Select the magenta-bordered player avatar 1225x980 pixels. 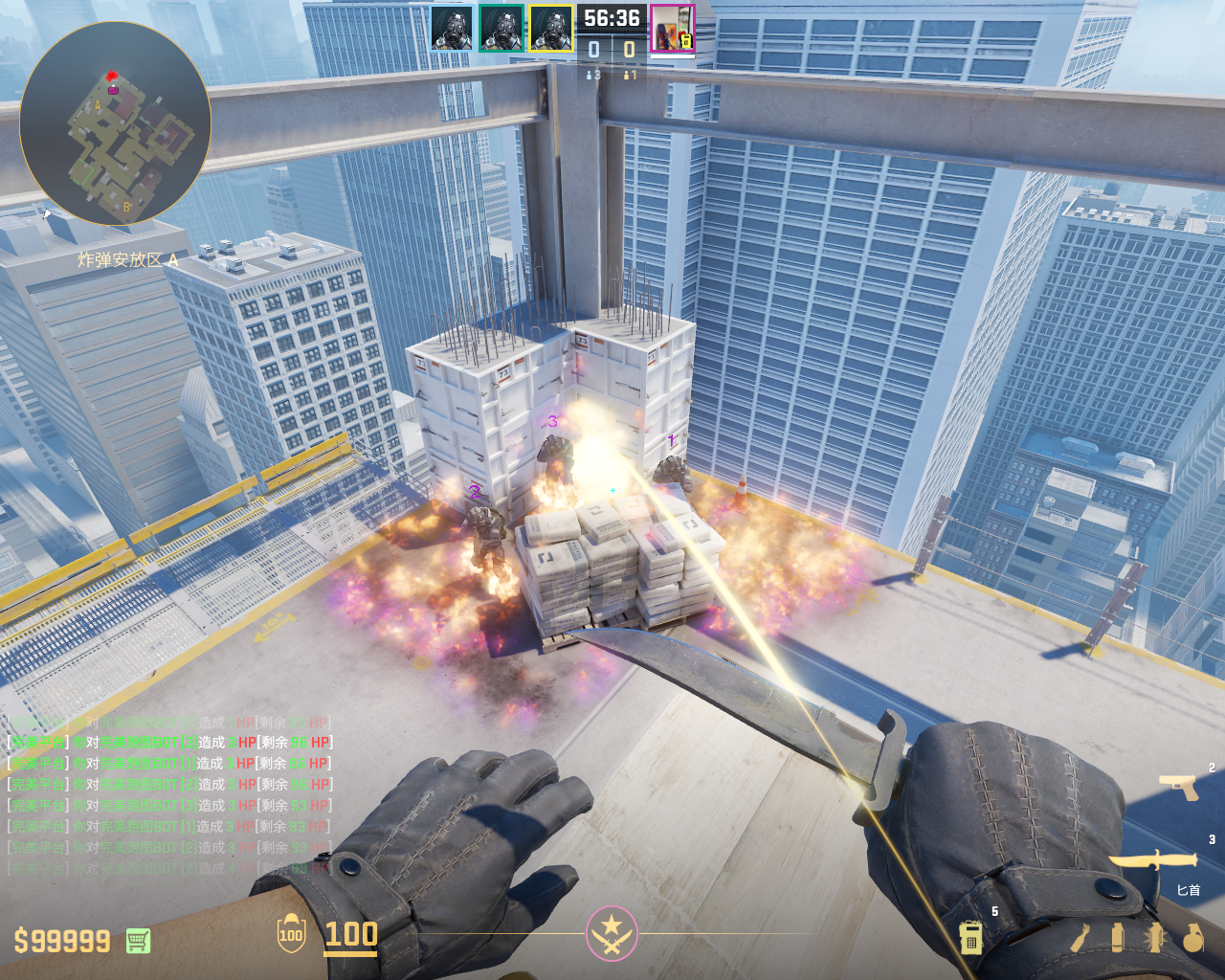point(672,29)
